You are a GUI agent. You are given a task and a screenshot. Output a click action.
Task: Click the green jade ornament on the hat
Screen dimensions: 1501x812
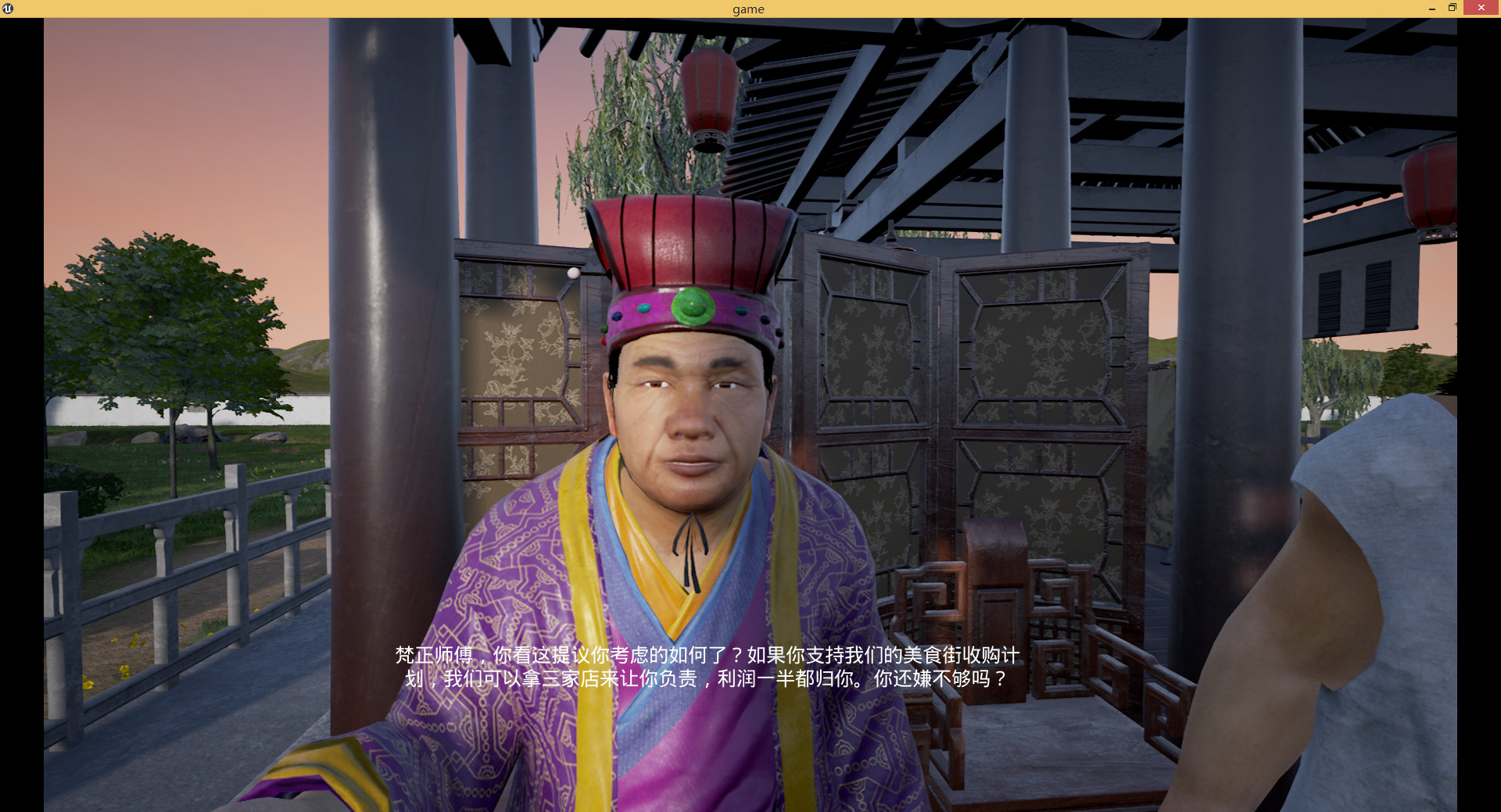point(691,306)
